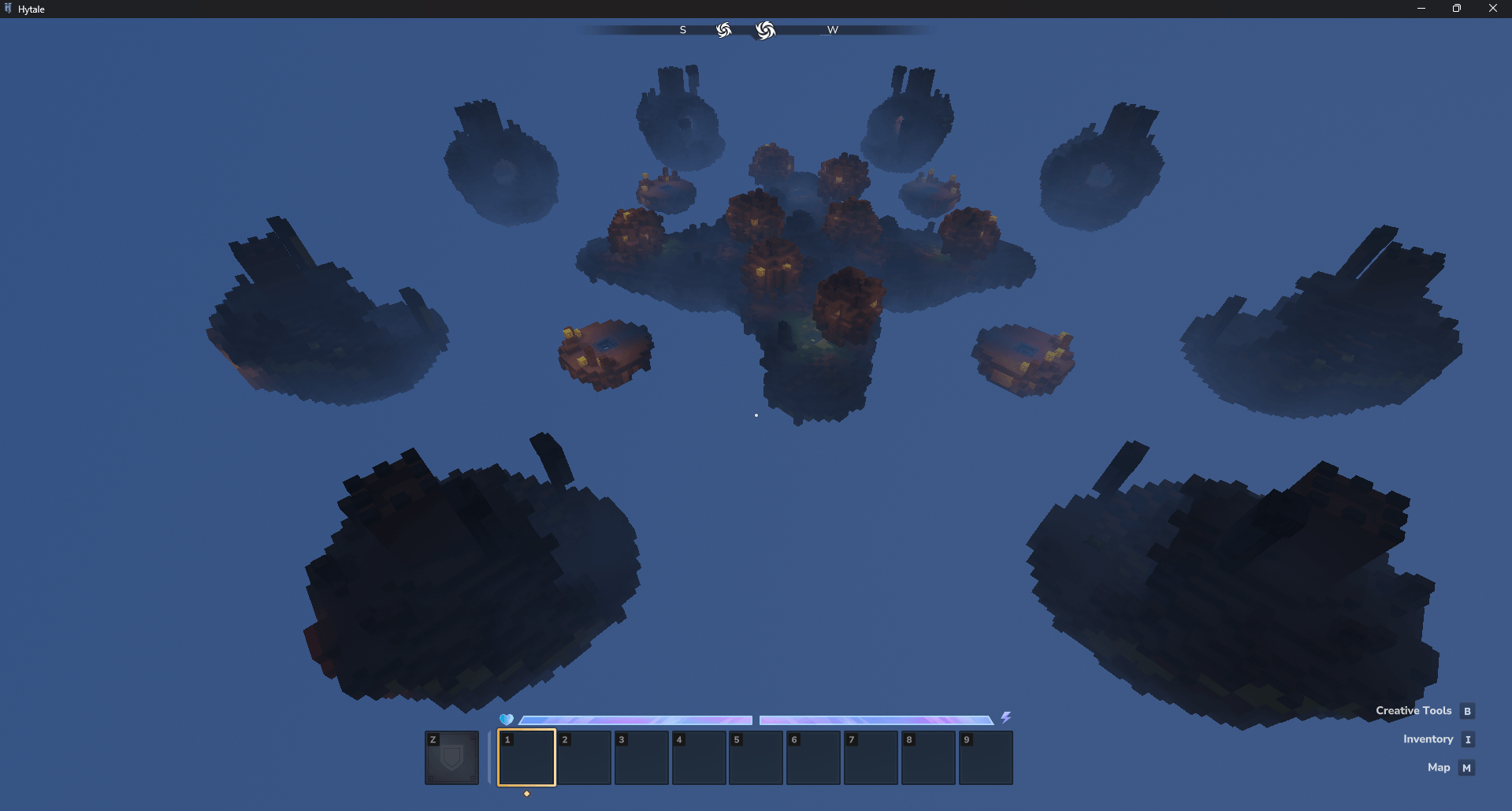Minimize the Hytale window
Screen dimensions: 1512x811
click(x=1421, y=9)
